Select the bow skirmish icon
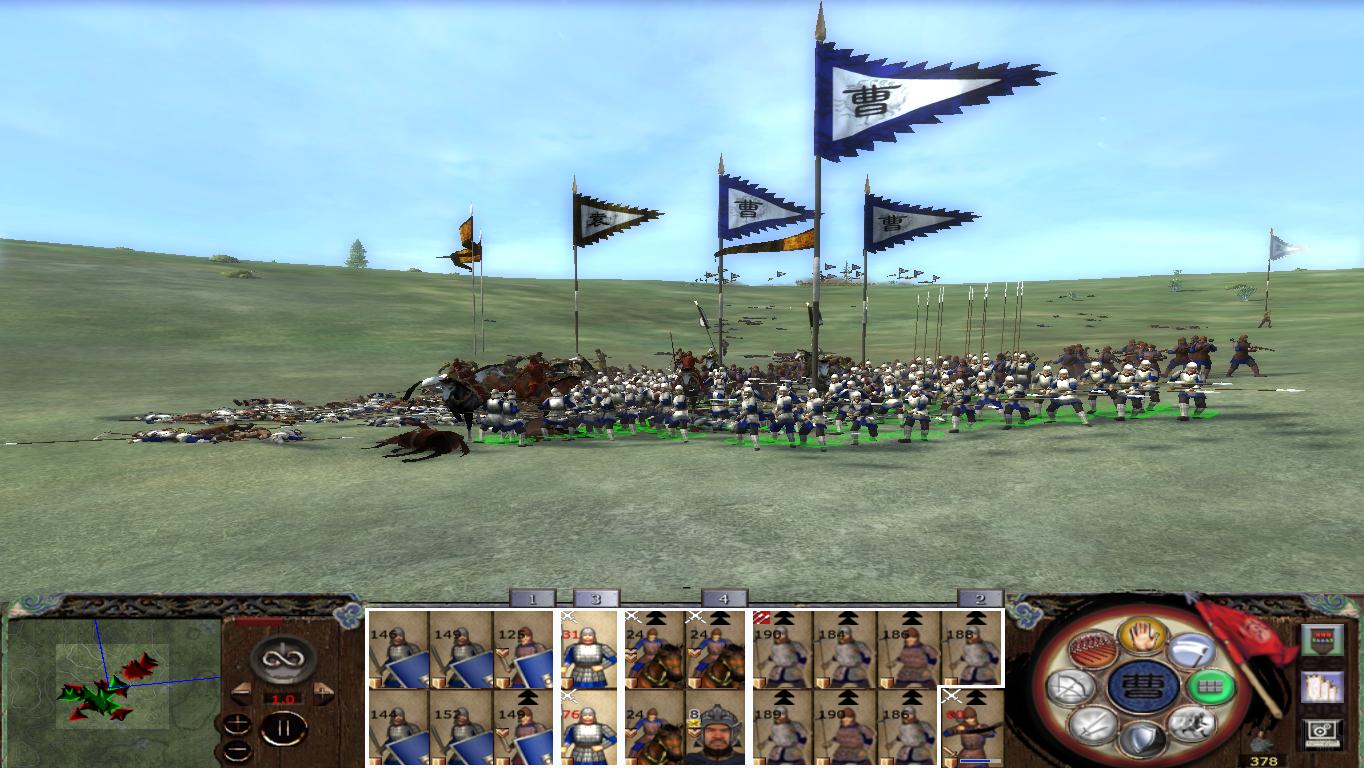The width and height of the screenshot is (1364, 768). [1069, 685]
